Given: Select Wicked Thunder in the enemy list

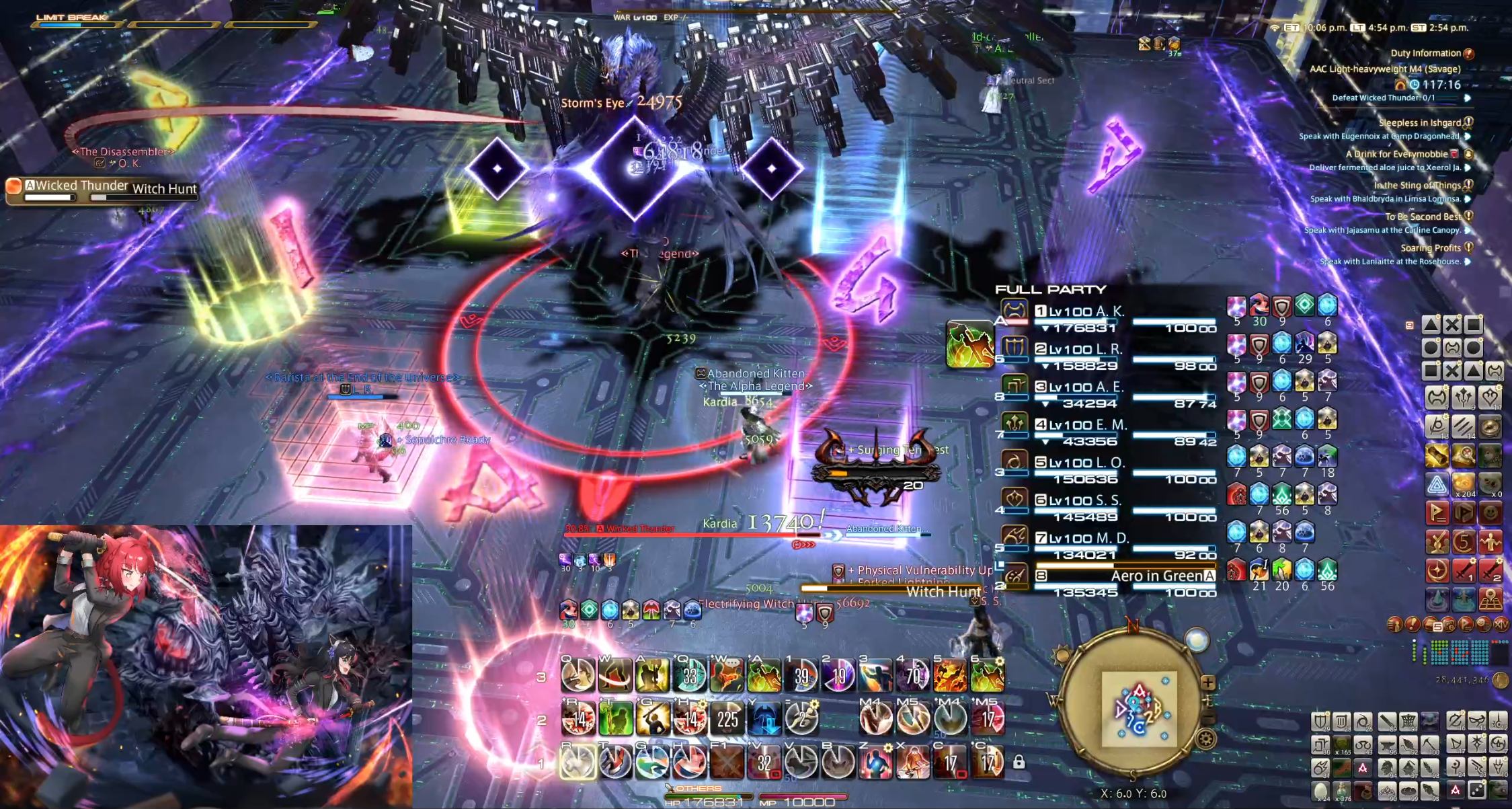Looking at the screenshot, I should [x=81, y=186].
